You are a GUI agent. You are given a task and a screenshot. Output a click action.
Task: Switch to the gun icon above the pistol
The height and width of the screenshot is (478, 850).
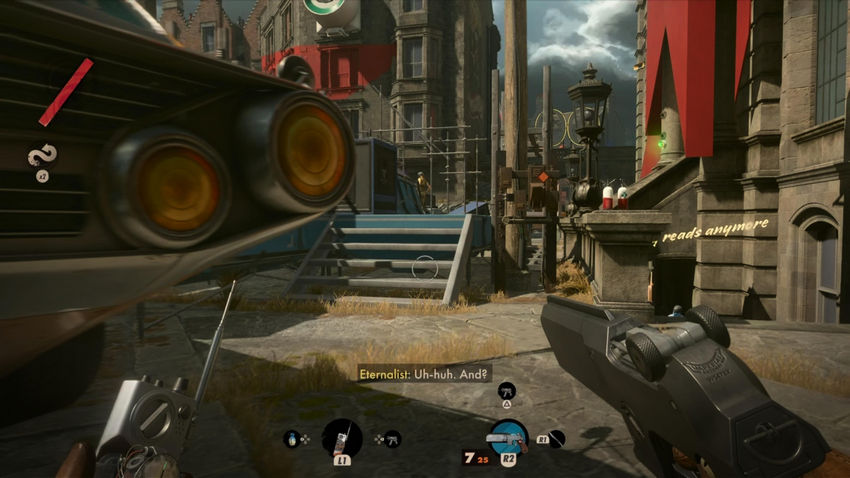507,389
